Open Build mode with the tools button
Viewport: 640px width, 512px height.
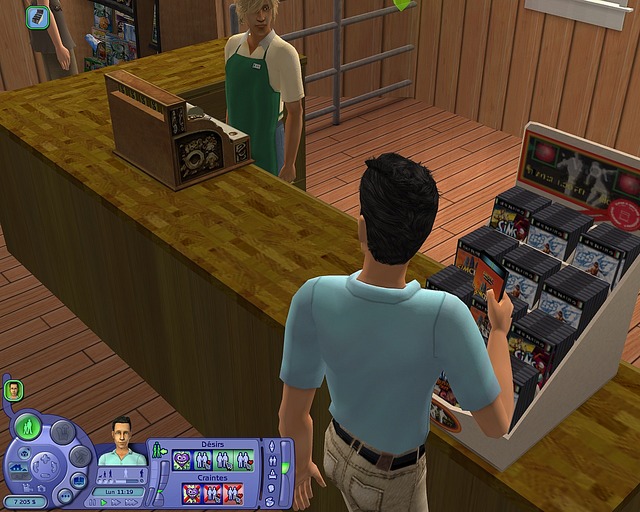coord(80,456)
